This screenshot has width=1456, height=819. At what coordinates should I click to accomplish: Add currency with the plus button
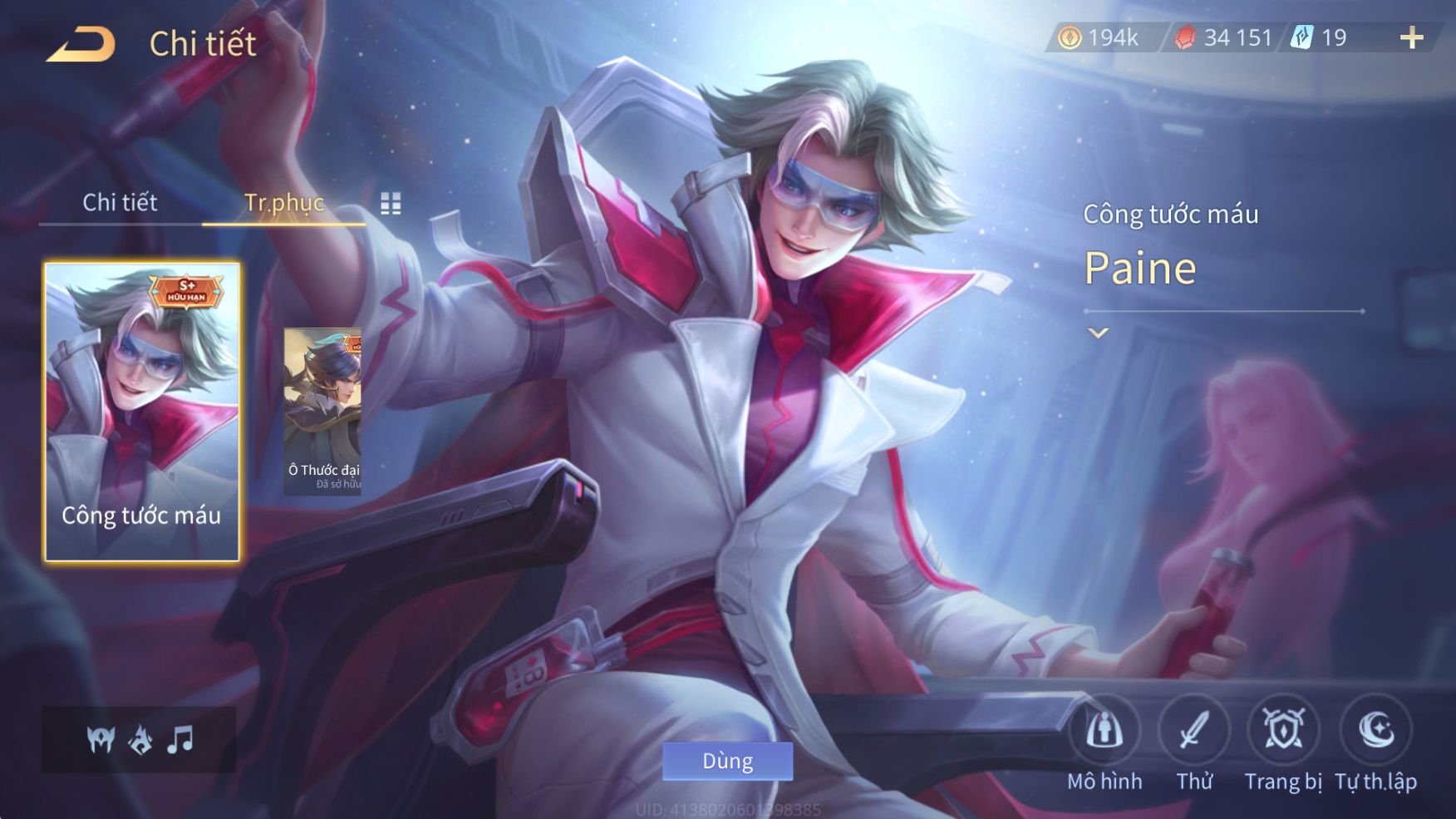point(1411,37)
